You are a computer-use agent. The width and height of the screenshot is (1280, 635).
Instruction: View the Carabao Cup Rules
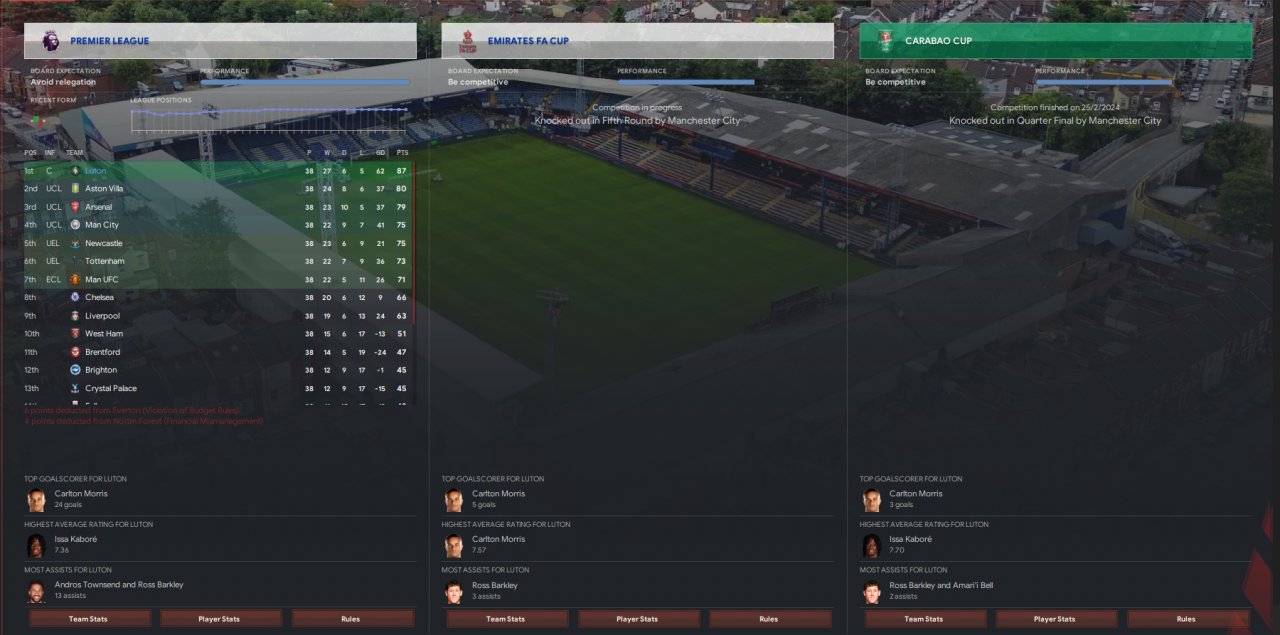[1185, 619]
